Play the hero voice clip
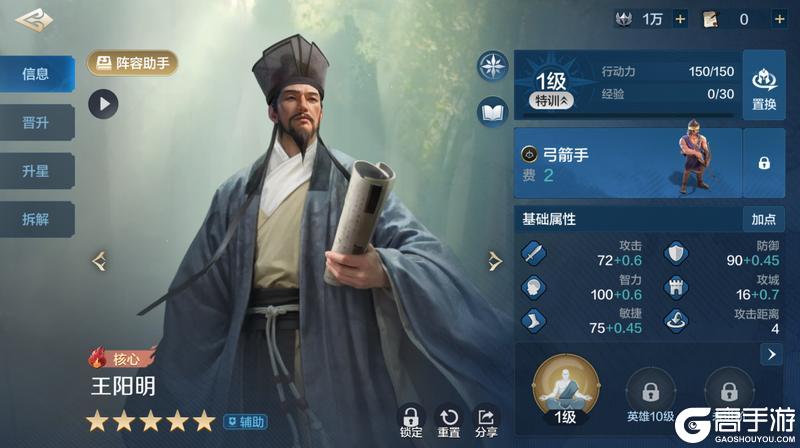The image size is (800, 448). pos(103,102)
